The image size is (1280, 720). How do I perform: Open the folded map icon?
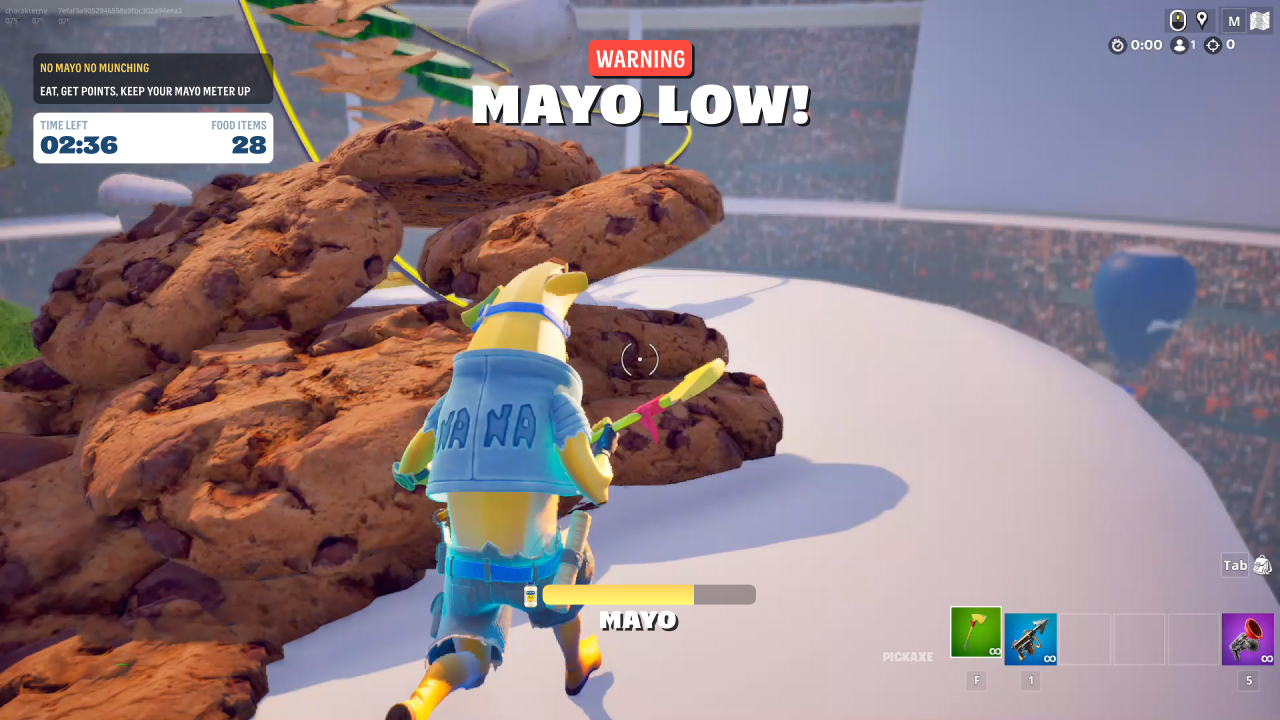coord(1260,21)
